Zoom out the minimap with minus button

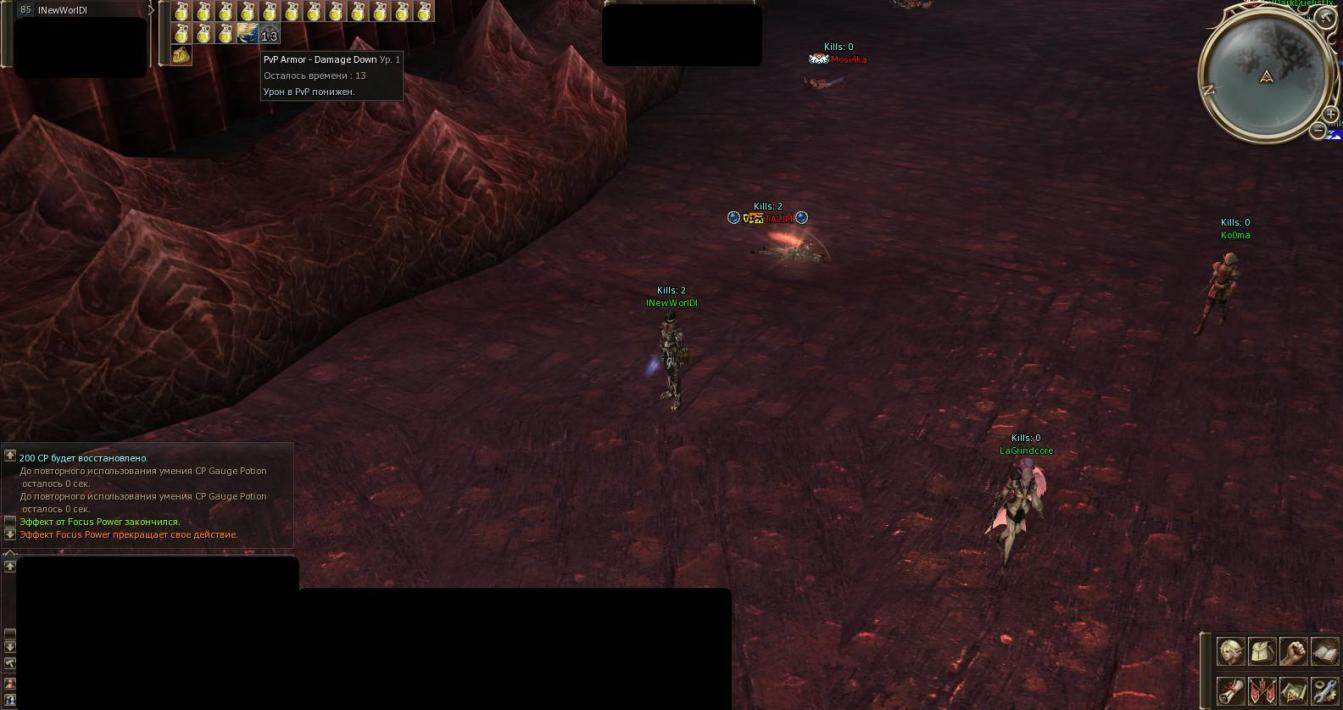tap(1318, 130)
